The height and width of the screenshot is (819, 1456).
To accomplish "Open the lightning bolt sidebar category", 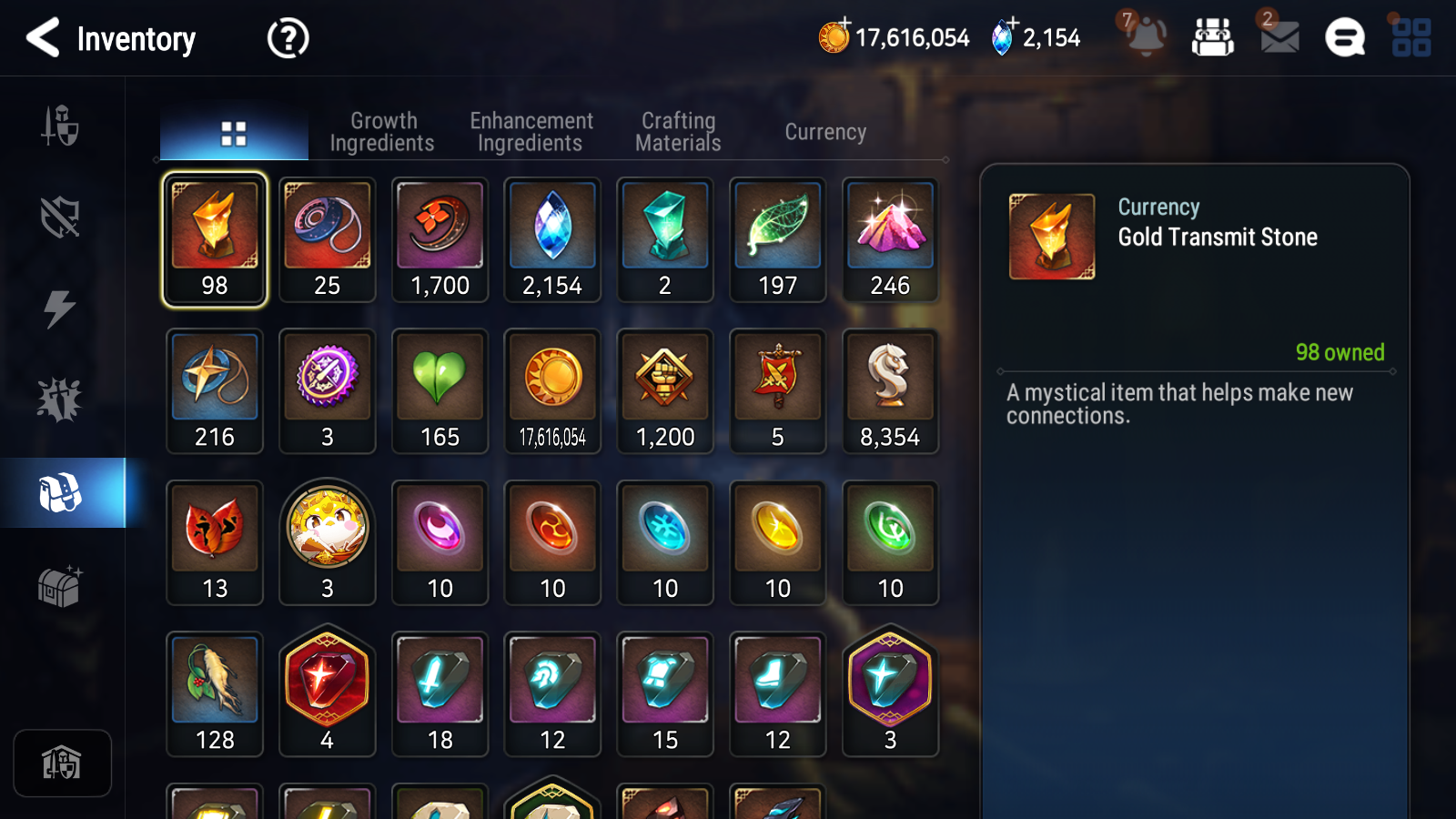I will coord(60,308).
